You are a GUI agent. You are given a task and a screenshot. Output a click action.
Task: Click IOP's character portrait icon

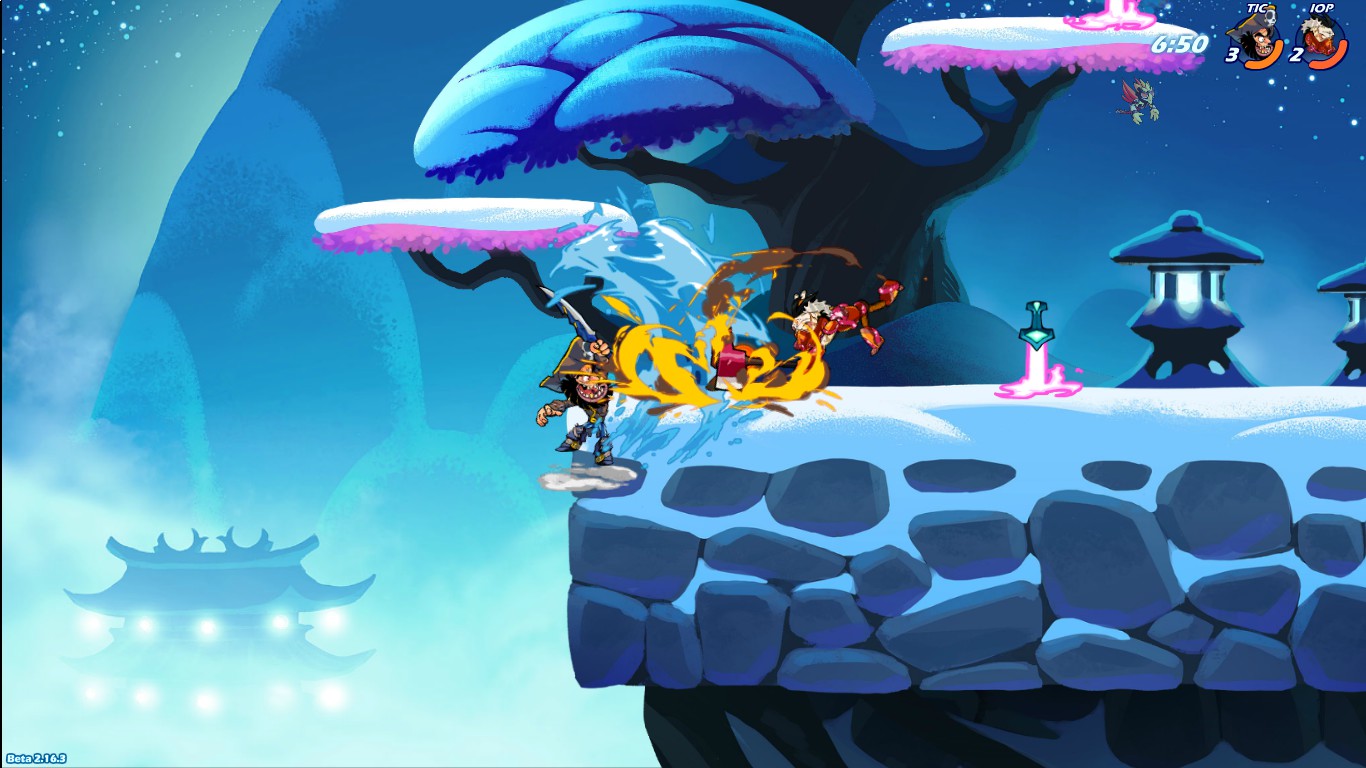(1318, 34)
